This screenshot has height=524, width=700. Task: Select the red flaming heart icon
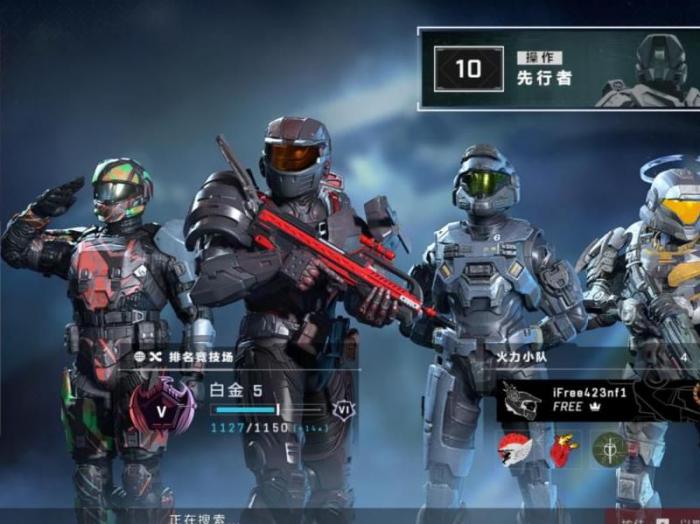point(564,450)
